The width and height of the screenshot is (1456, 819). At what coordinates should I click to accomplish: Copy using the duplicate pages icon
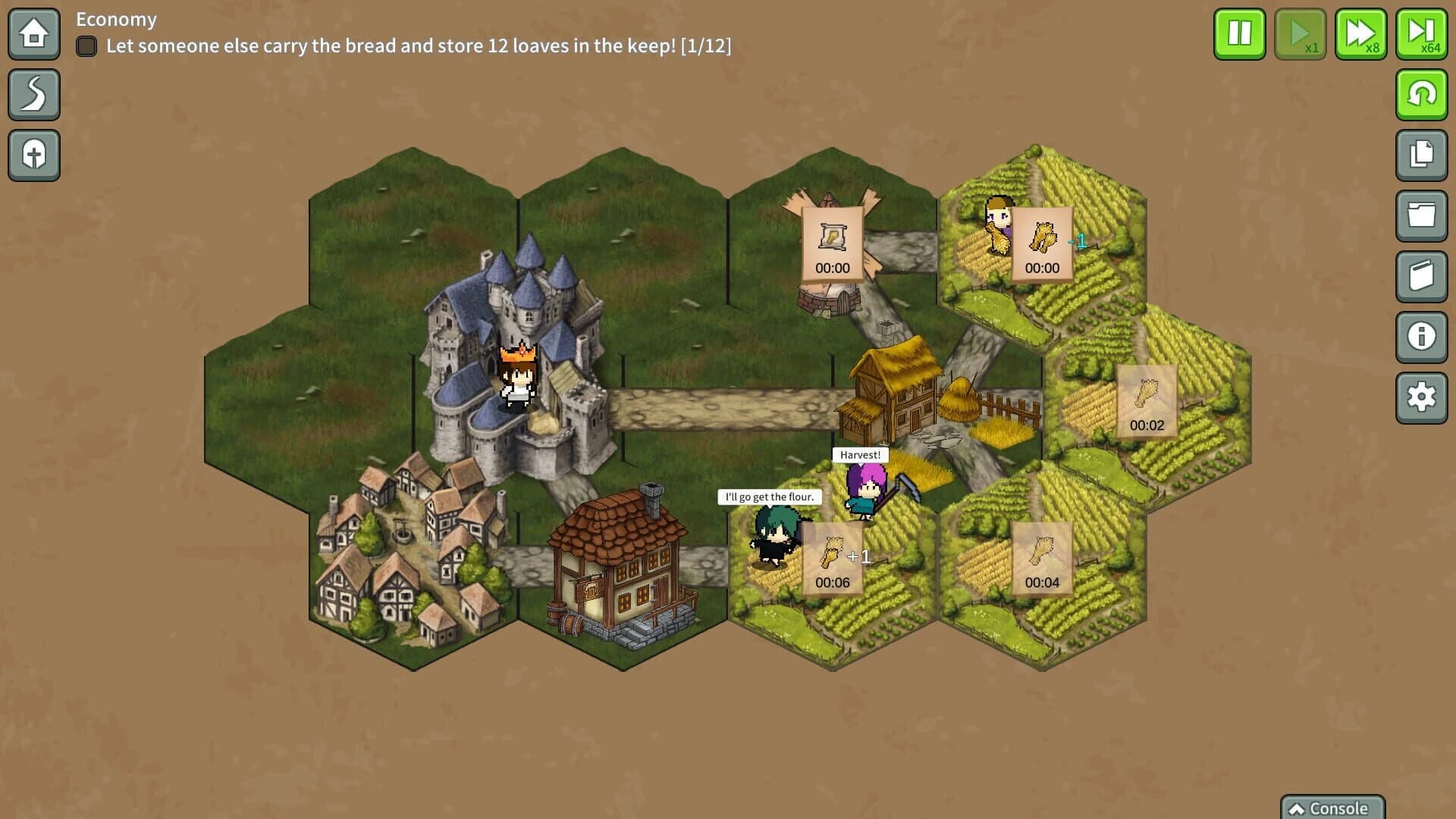click(1423, 155)
